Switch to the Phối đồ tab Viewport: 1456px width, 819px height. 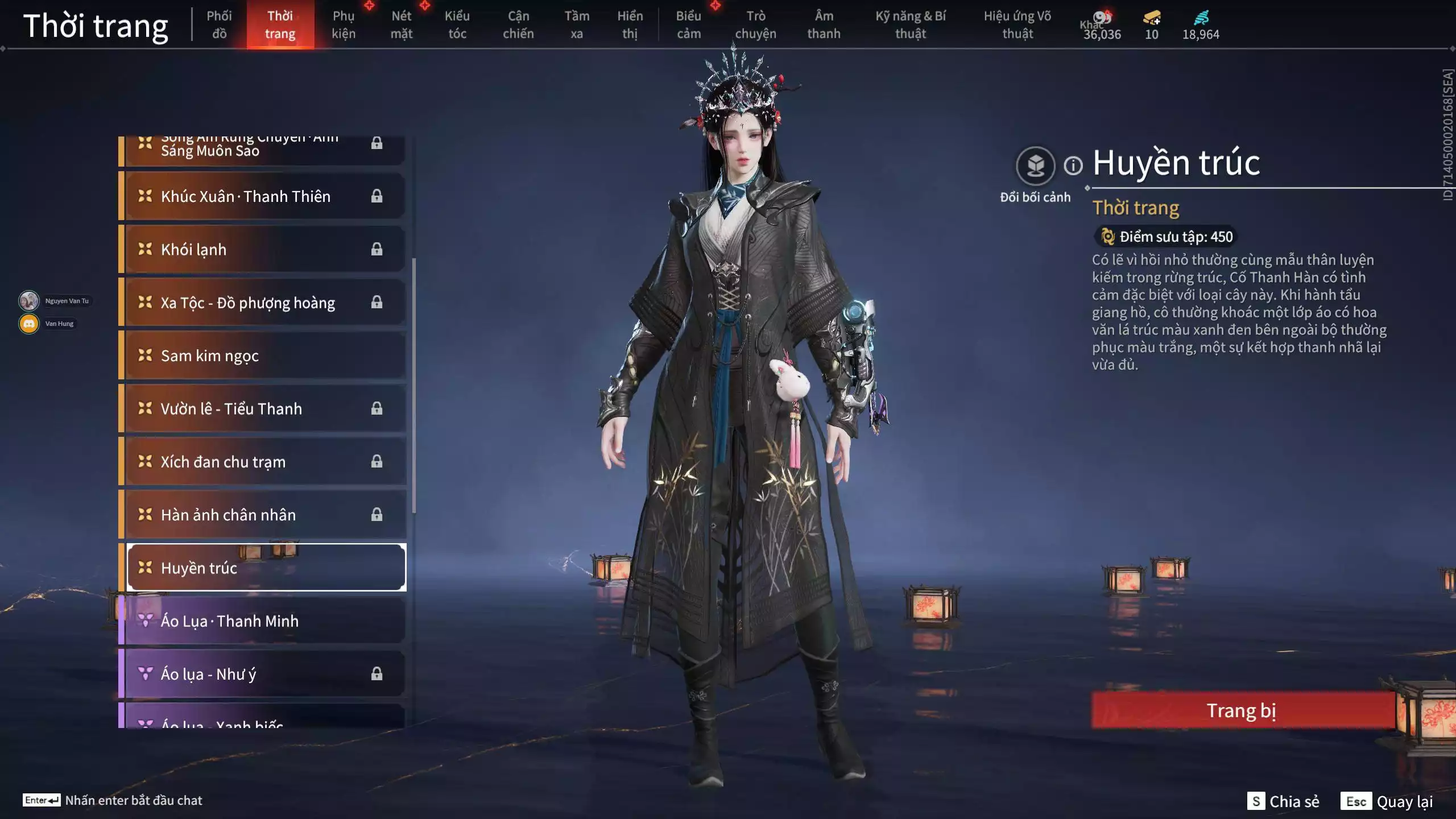pyautogui.click(x=220, y=24)
